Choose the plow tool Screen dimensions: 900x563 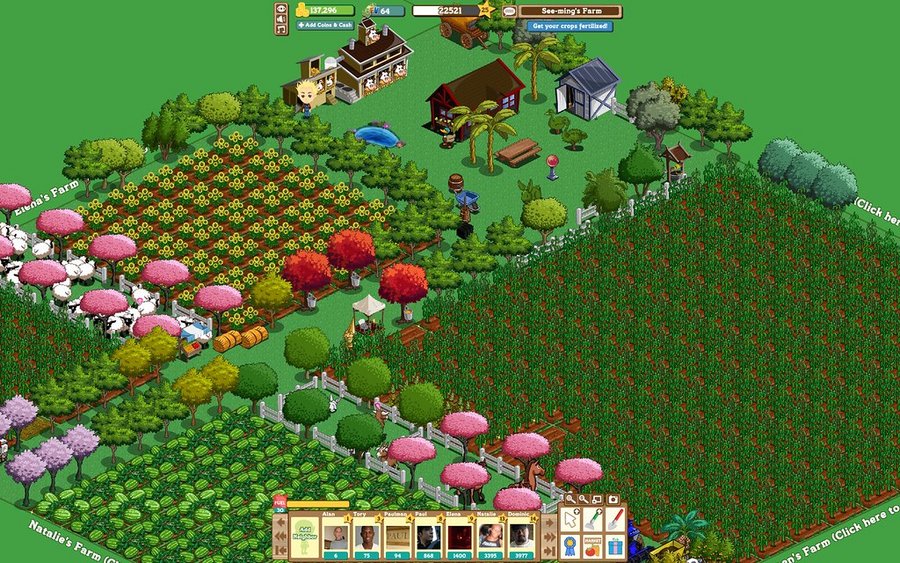[593, 519]
